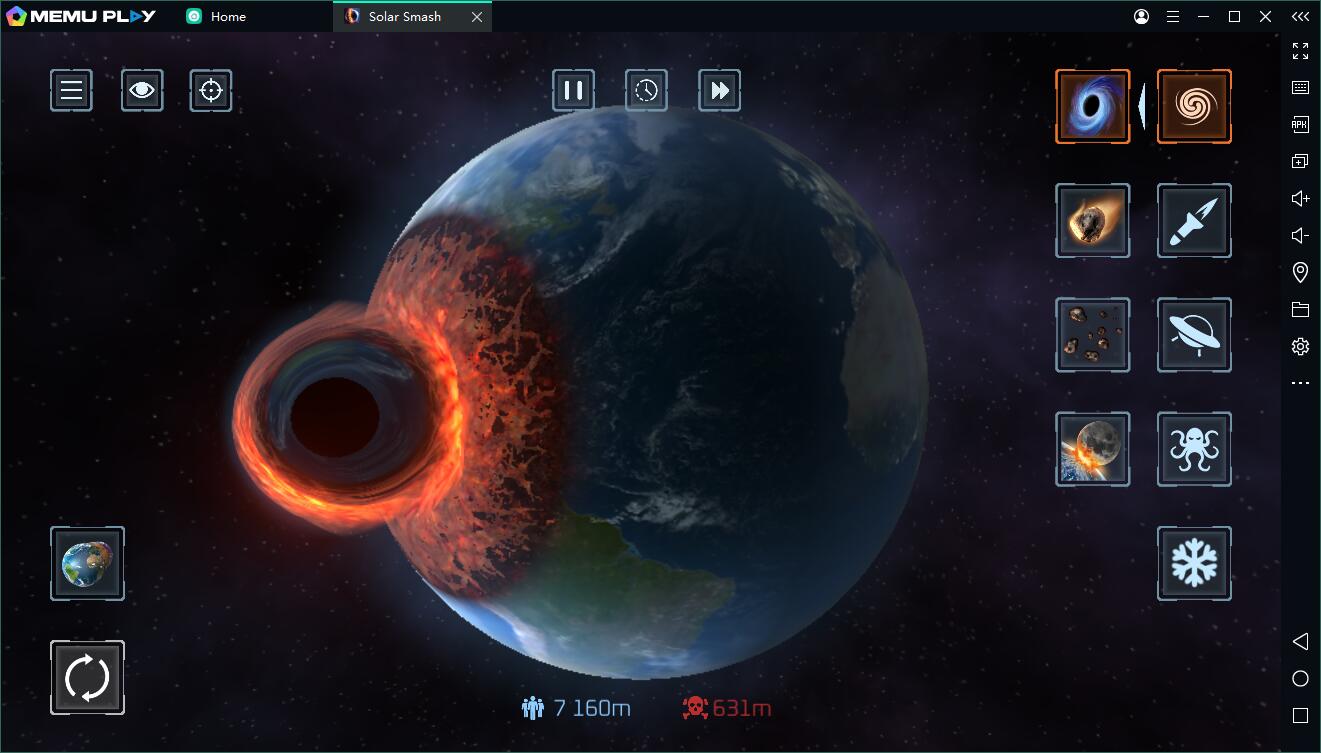Summon the octopus monster weapon

click(x=1194, y=449)
